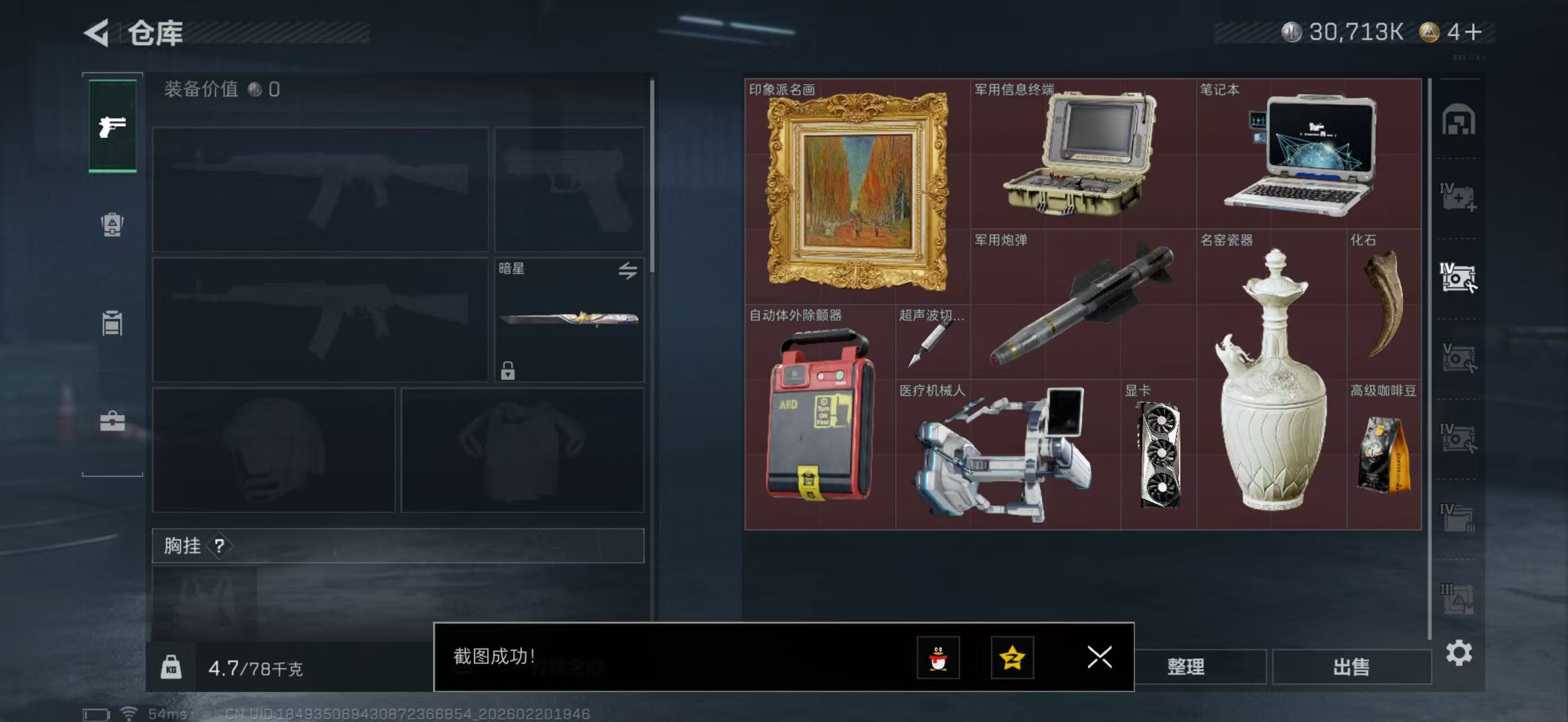Switch to the weapons tab with pistol icon
Image resolution: width=1568 pixels, height=722 pixels.
tap(112, 126)
